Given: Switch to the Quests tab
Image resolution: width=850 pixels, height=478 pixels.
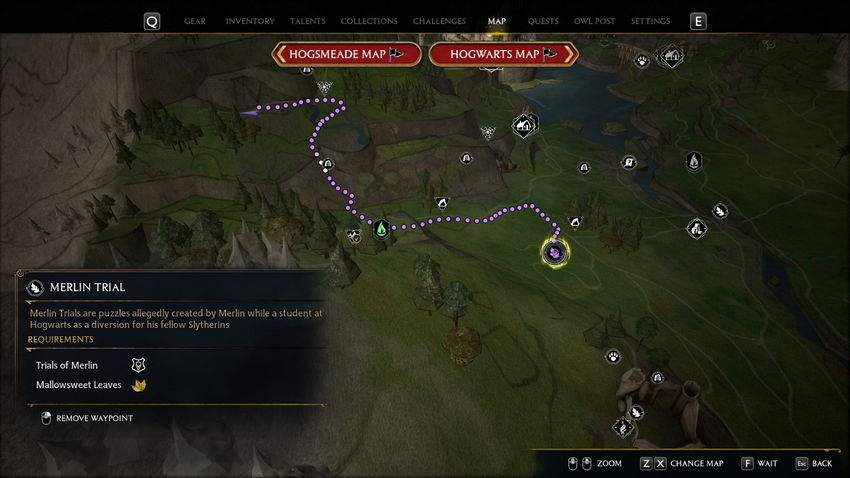Looking at the screenshot, I should coord(543,21).
